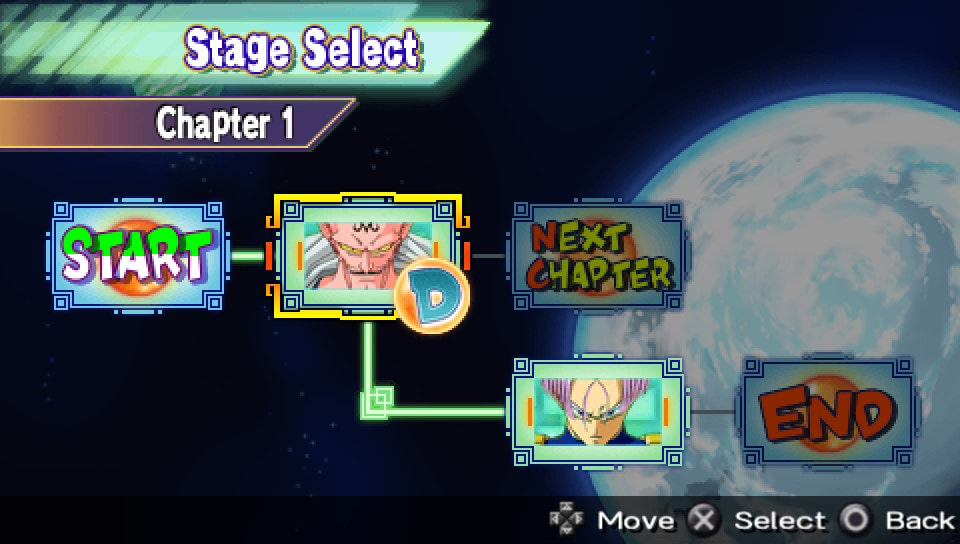Select the START stage node
The height and width of the screenshot is (544, 960).
(139, 256)
